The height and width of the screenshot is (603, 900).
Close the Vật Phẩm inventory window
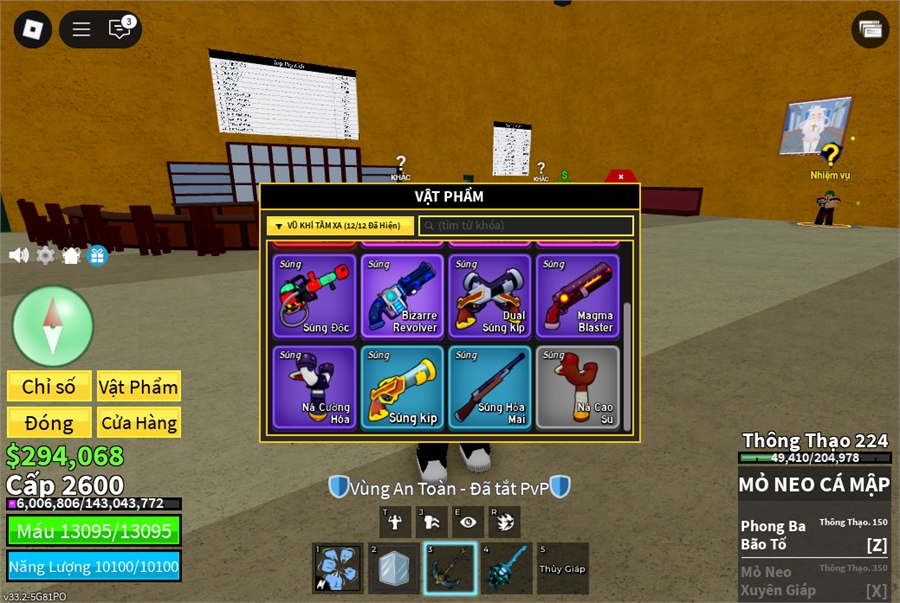[x=621, y=177]
